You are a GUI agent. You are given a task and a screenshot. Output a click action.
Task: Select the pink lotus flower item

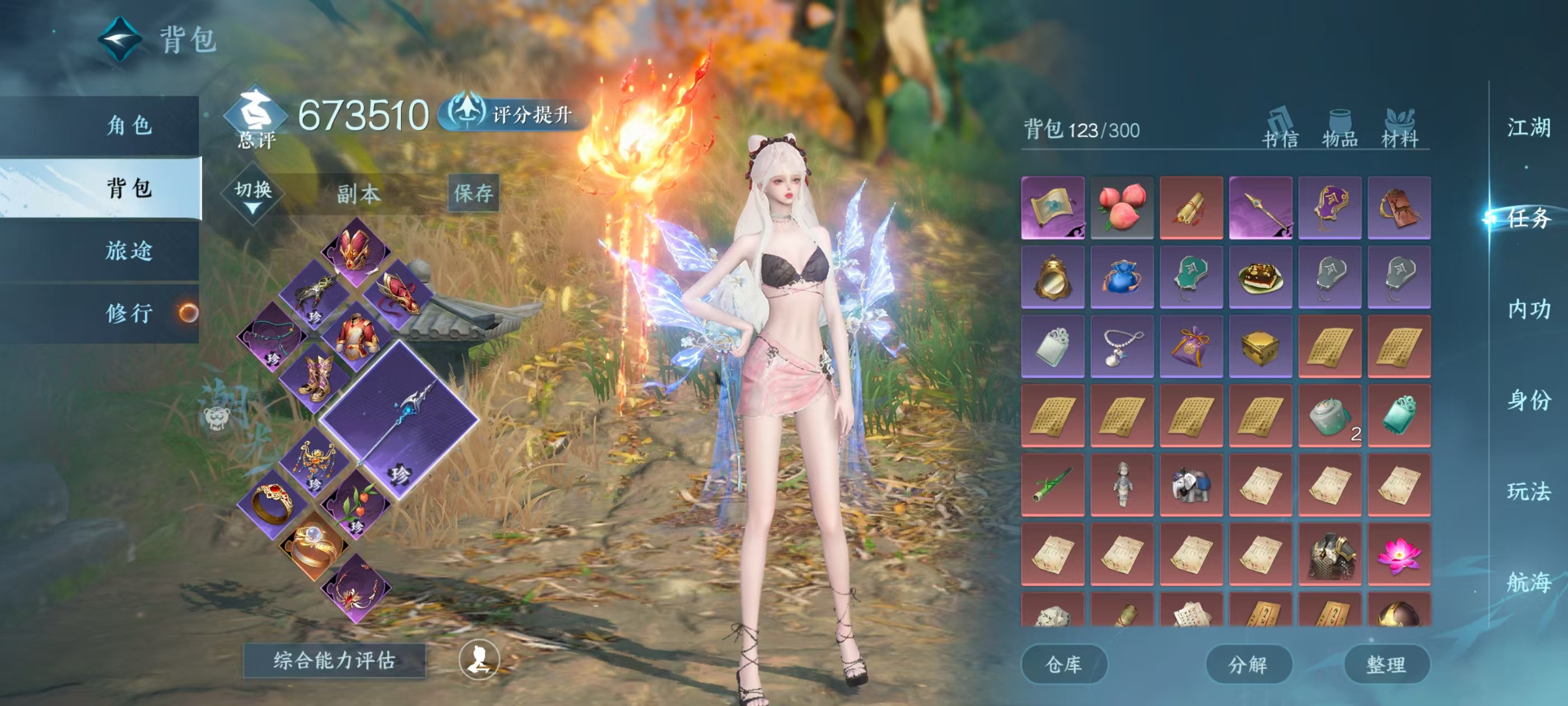pos(1399,554)
